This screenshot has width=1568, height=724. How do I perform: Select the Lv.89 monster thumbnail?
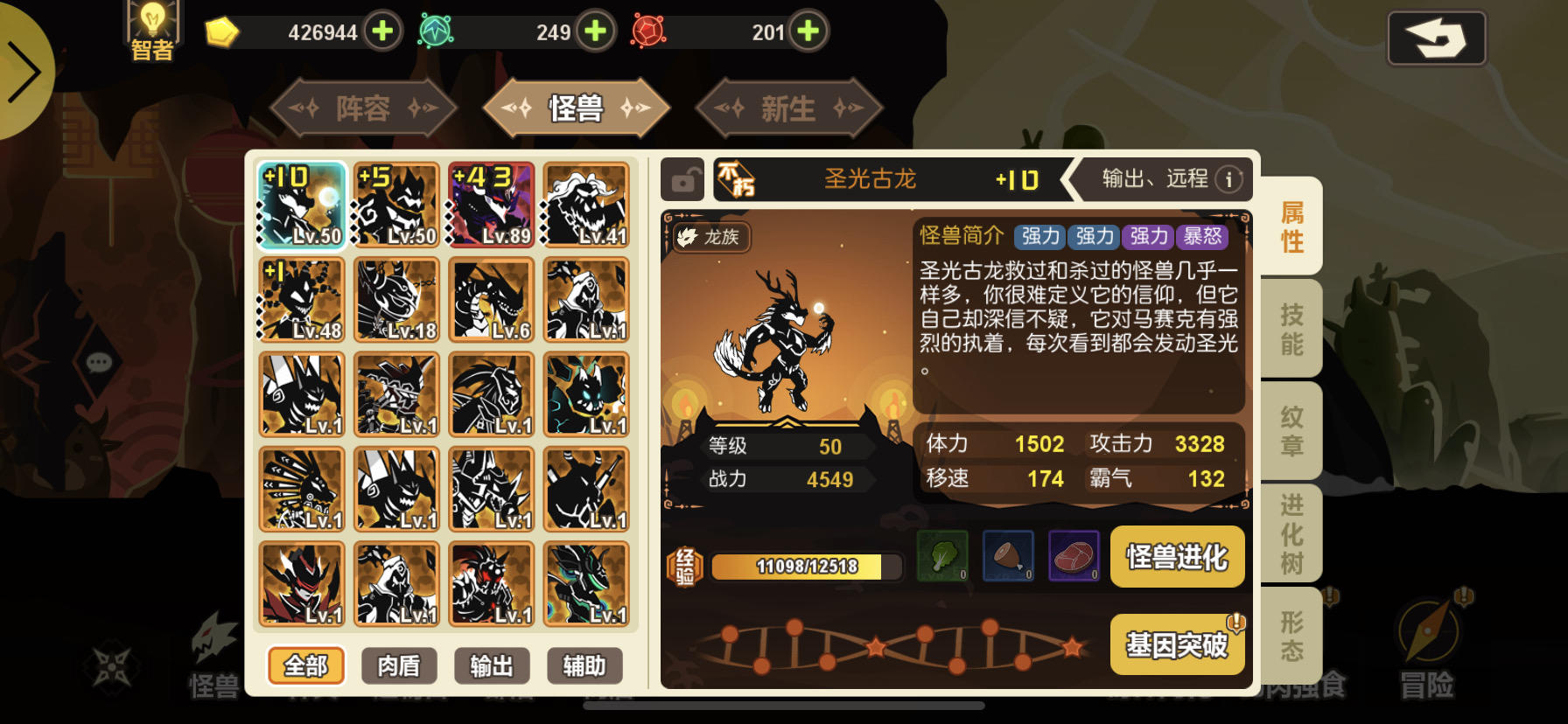point(492,203)
